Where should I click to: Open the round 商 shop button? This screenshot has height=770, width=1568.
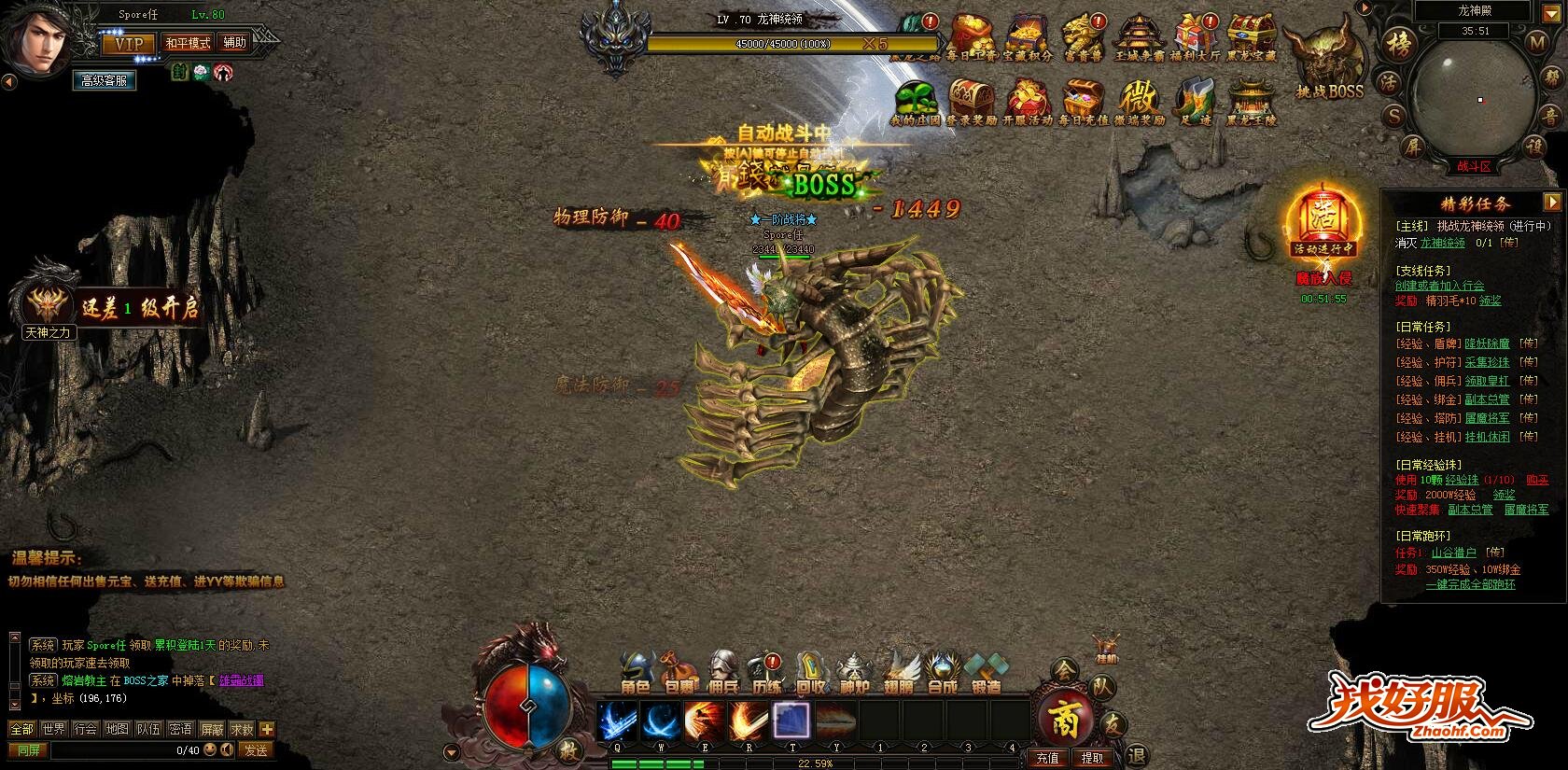pos(1066,719)
